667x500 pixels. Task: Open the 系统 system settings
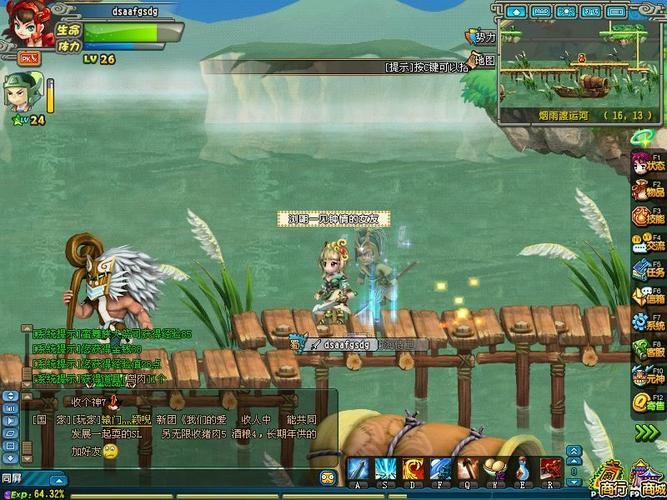coord(647,323)
